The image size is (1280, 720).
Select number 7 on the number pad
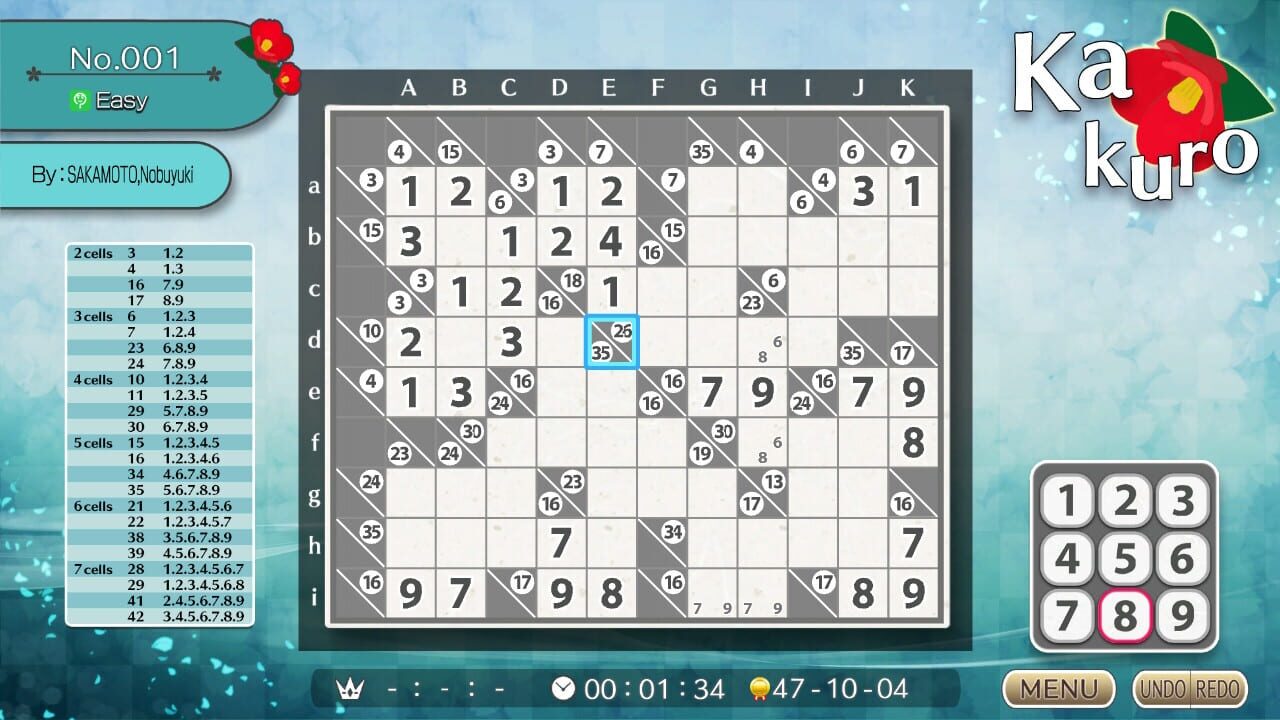tap(1066, 617)
